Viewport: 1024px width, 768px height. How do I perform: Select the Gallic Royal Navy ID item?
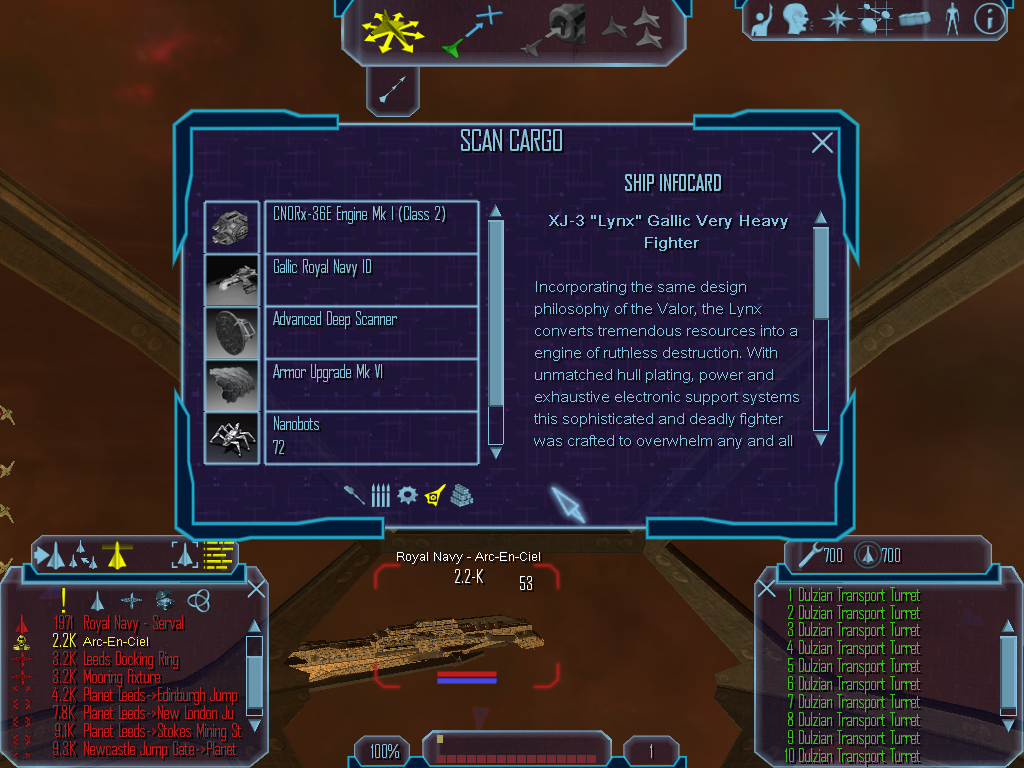click(371, 280)
